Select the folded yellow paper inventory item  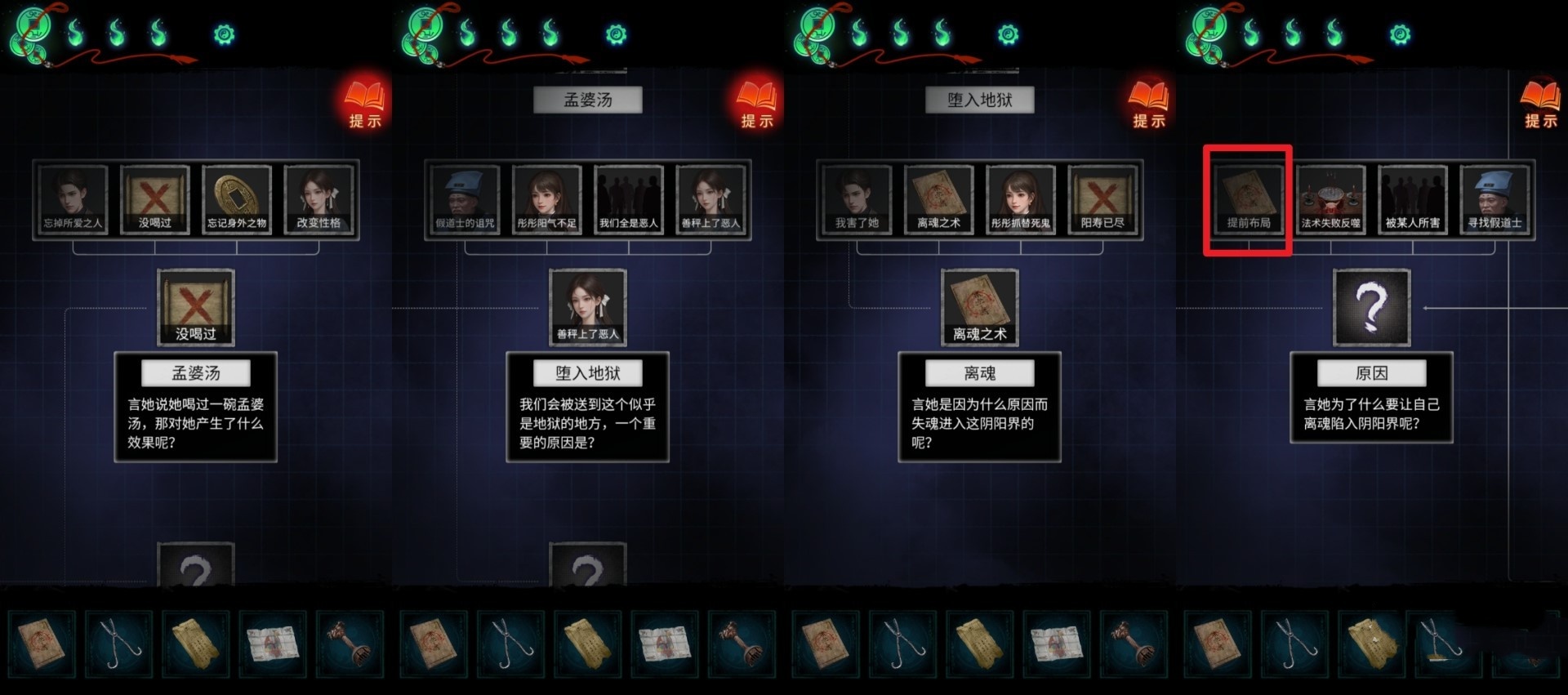tap(196, 644)
